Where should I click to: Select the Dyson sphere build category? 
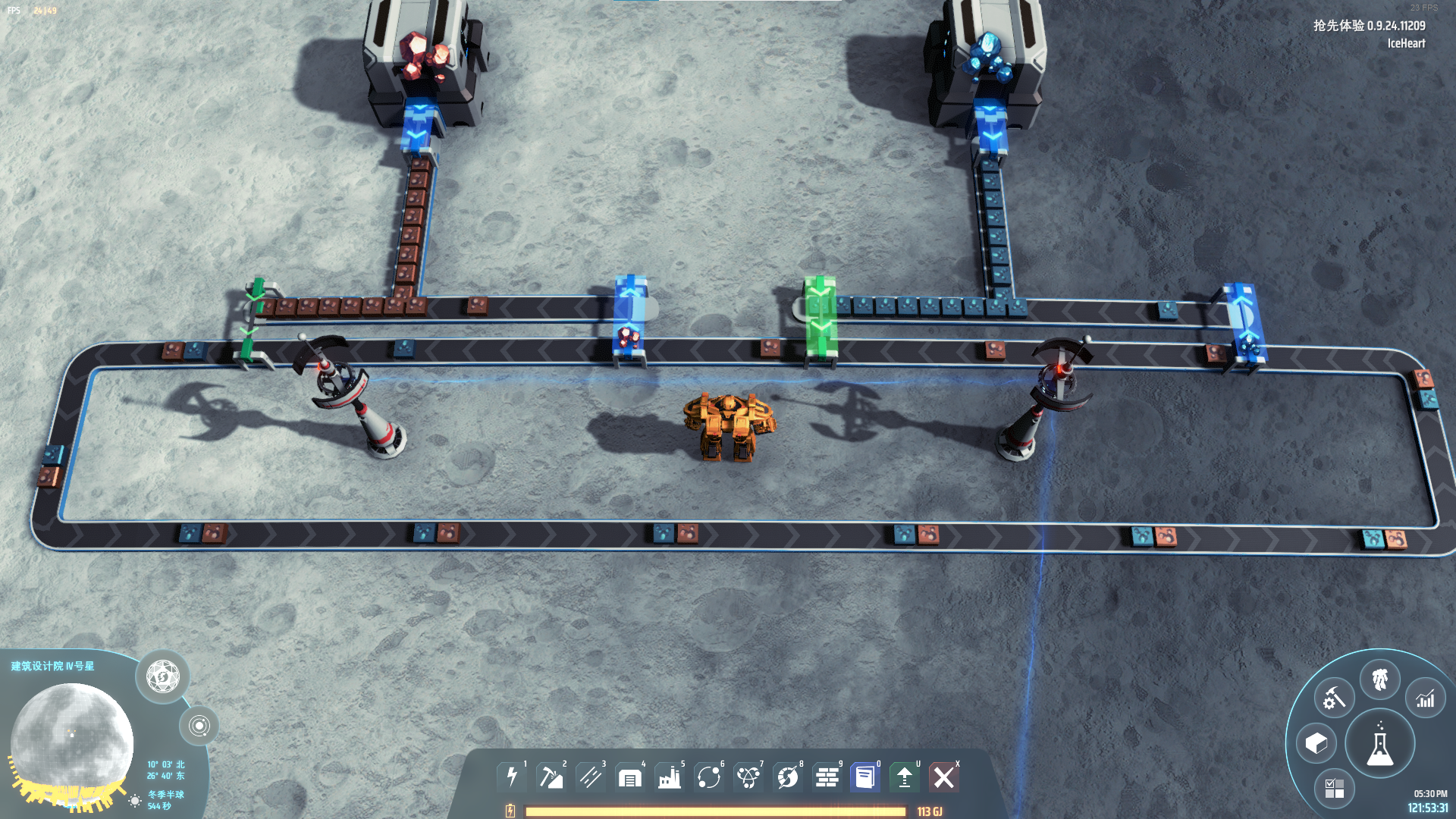(788, 777)
